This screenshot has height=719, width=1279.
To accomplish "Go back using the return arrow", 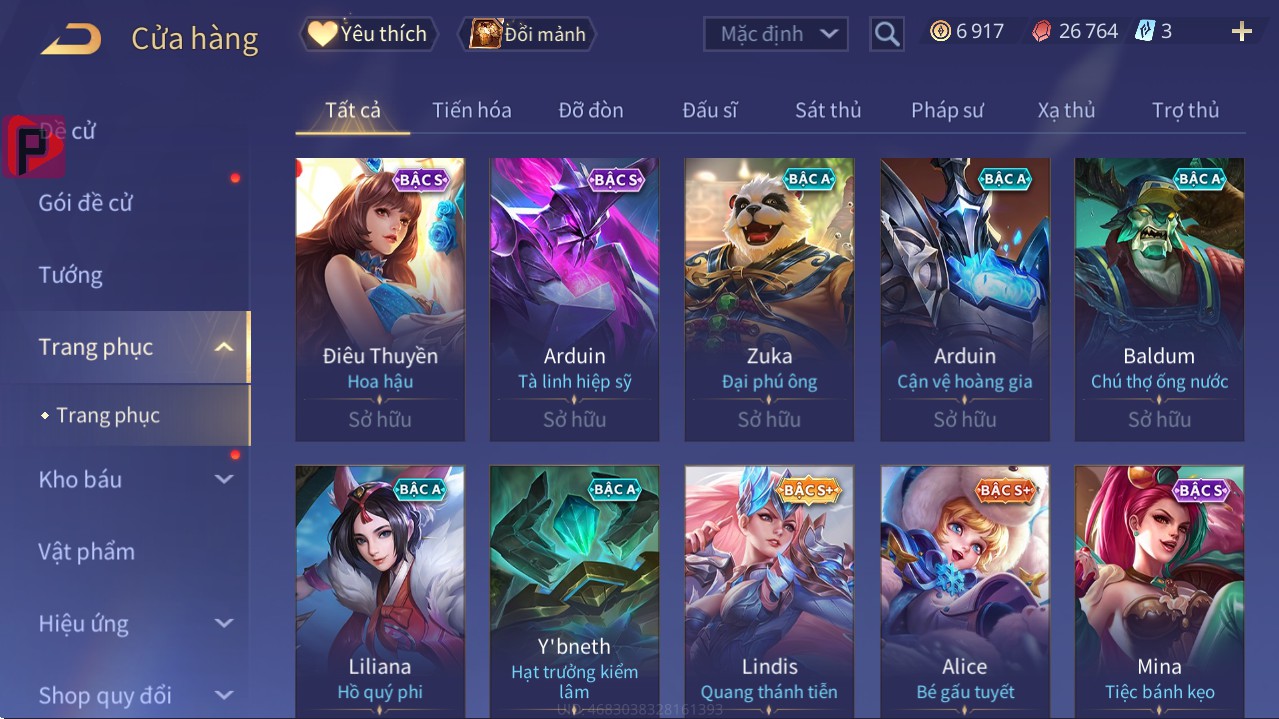I will (71, 39).
